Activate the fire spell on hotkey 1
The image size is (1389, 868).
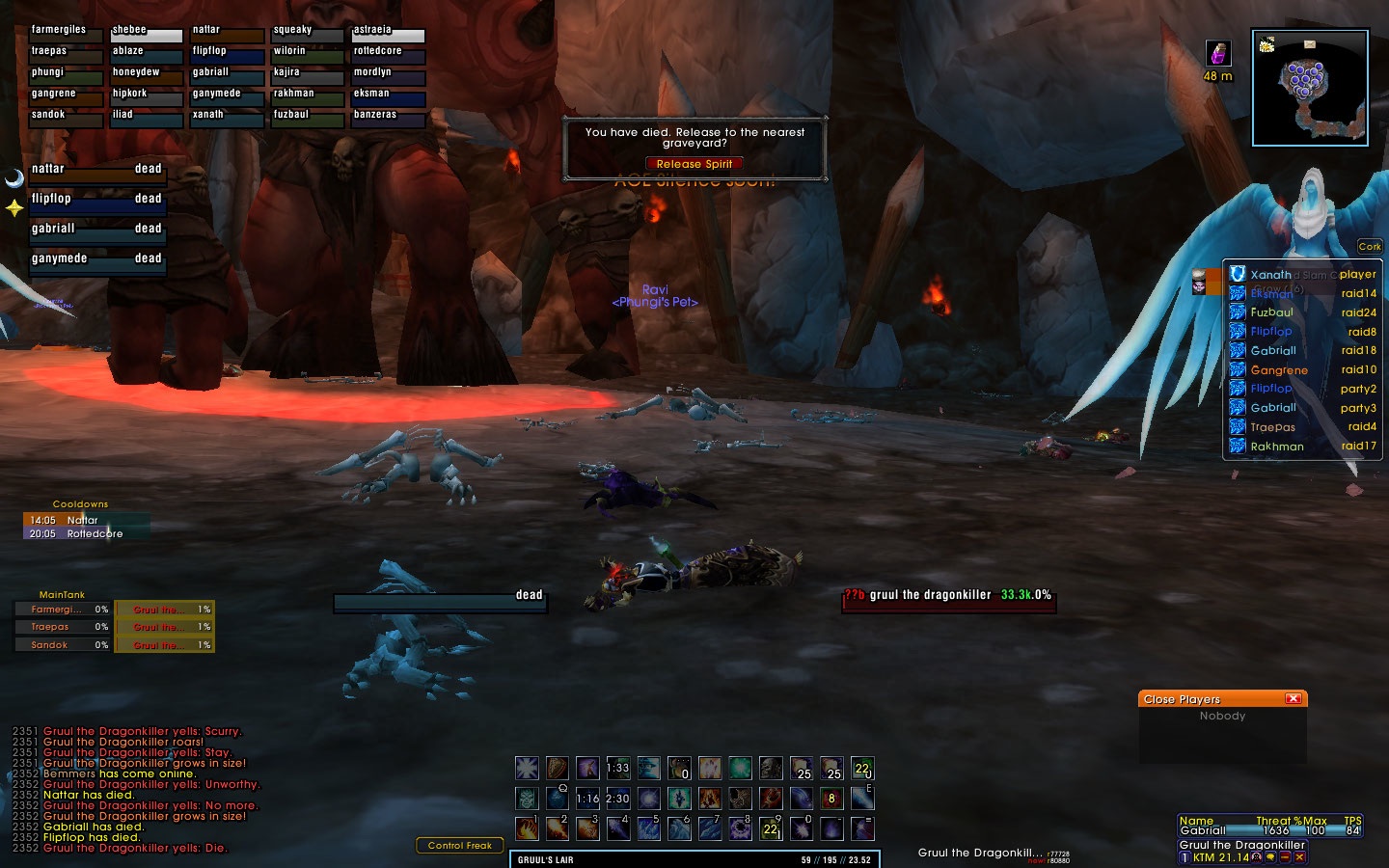pos(527,828)
